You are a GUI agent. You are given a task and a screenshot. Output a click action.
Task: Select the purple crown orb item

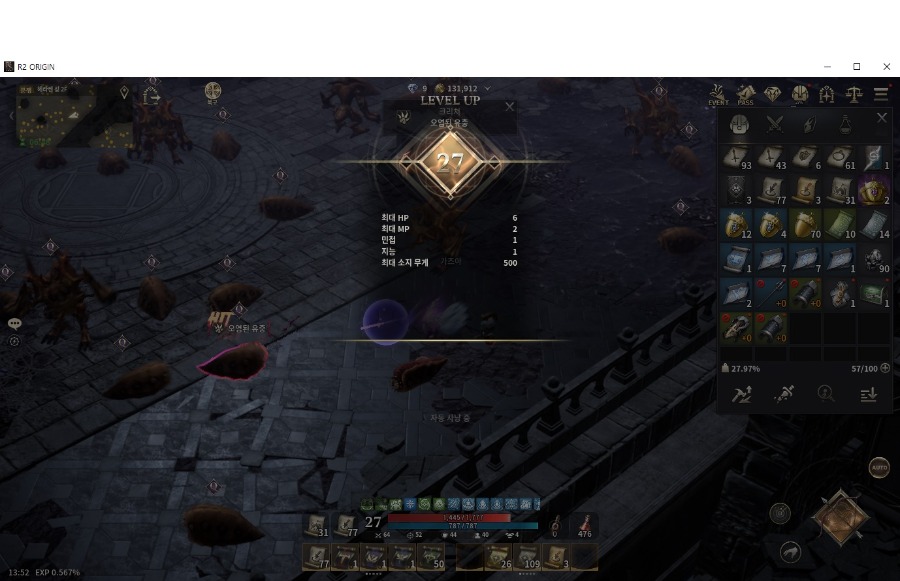pos(873,189)
